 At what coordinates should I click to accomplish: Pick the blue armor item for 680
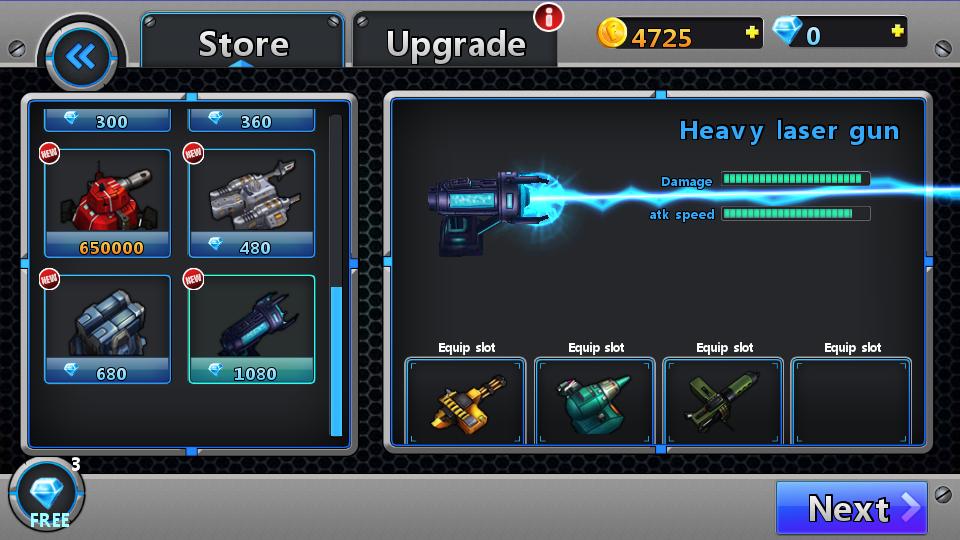[x=107, y=329]
